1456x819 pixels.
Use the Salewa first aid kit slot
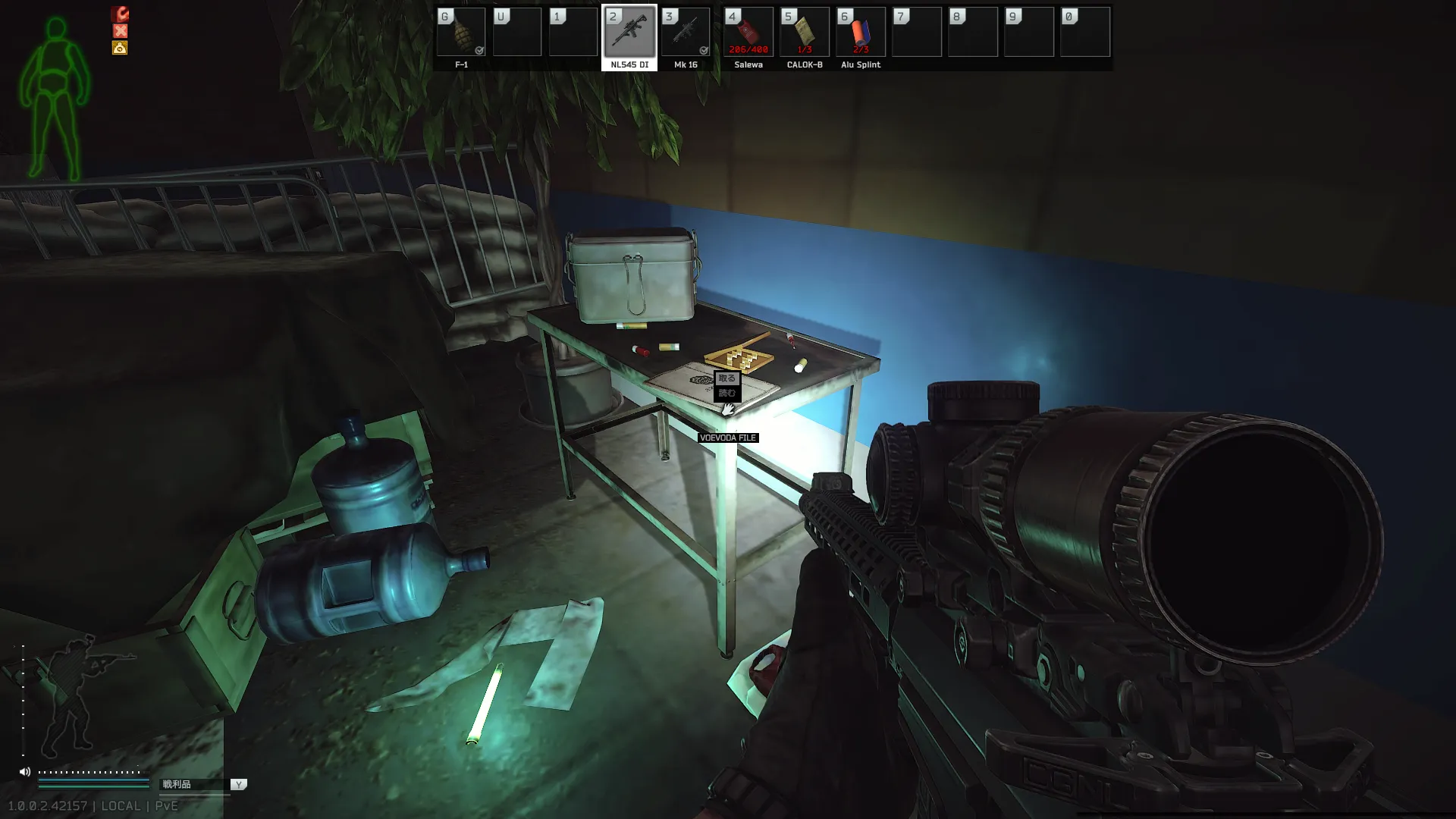748,33
